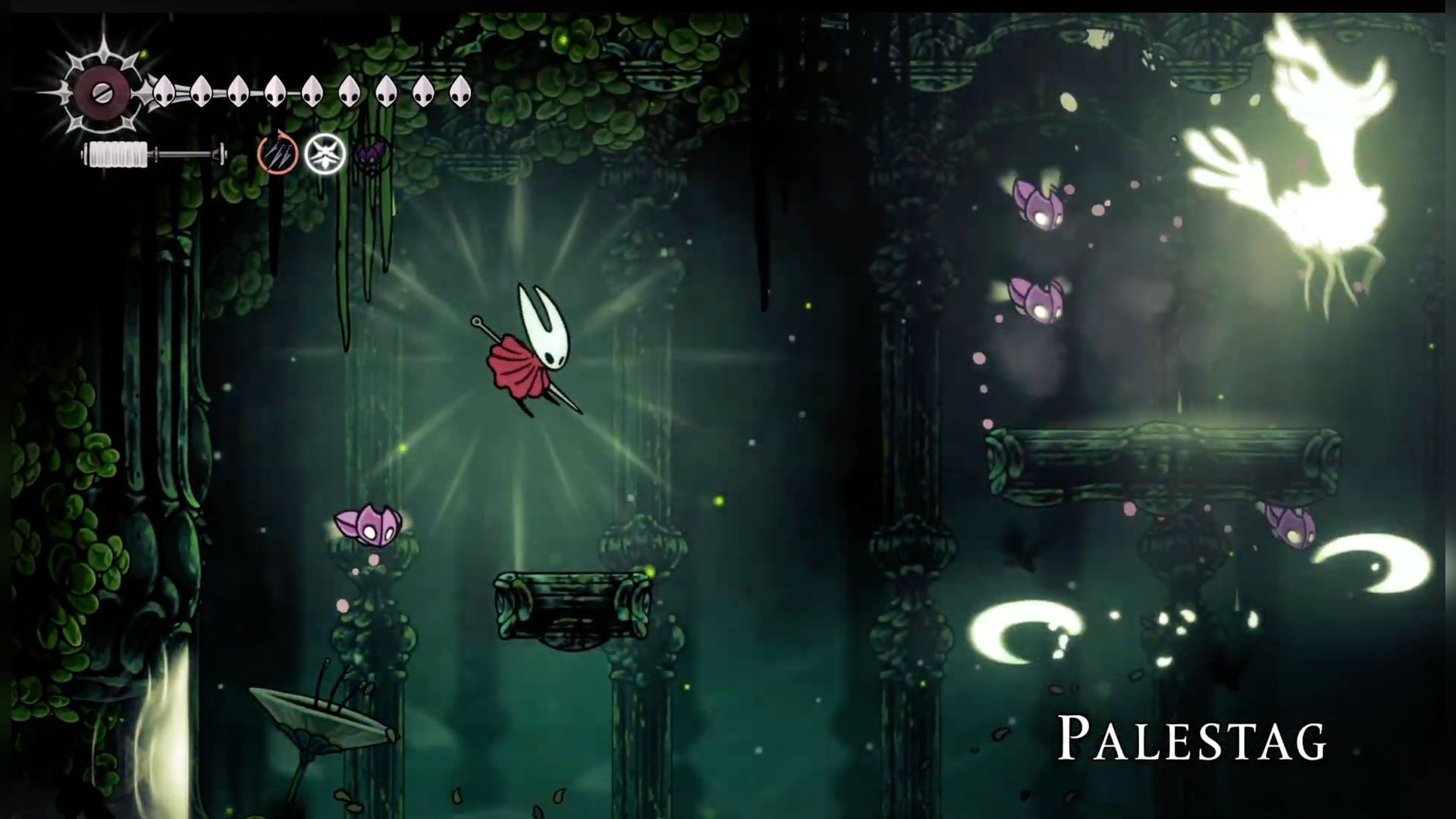The image size is (1456, 819).
Task: Activate the white winged-insect skill icon
Action: click(x=325, y=154)
